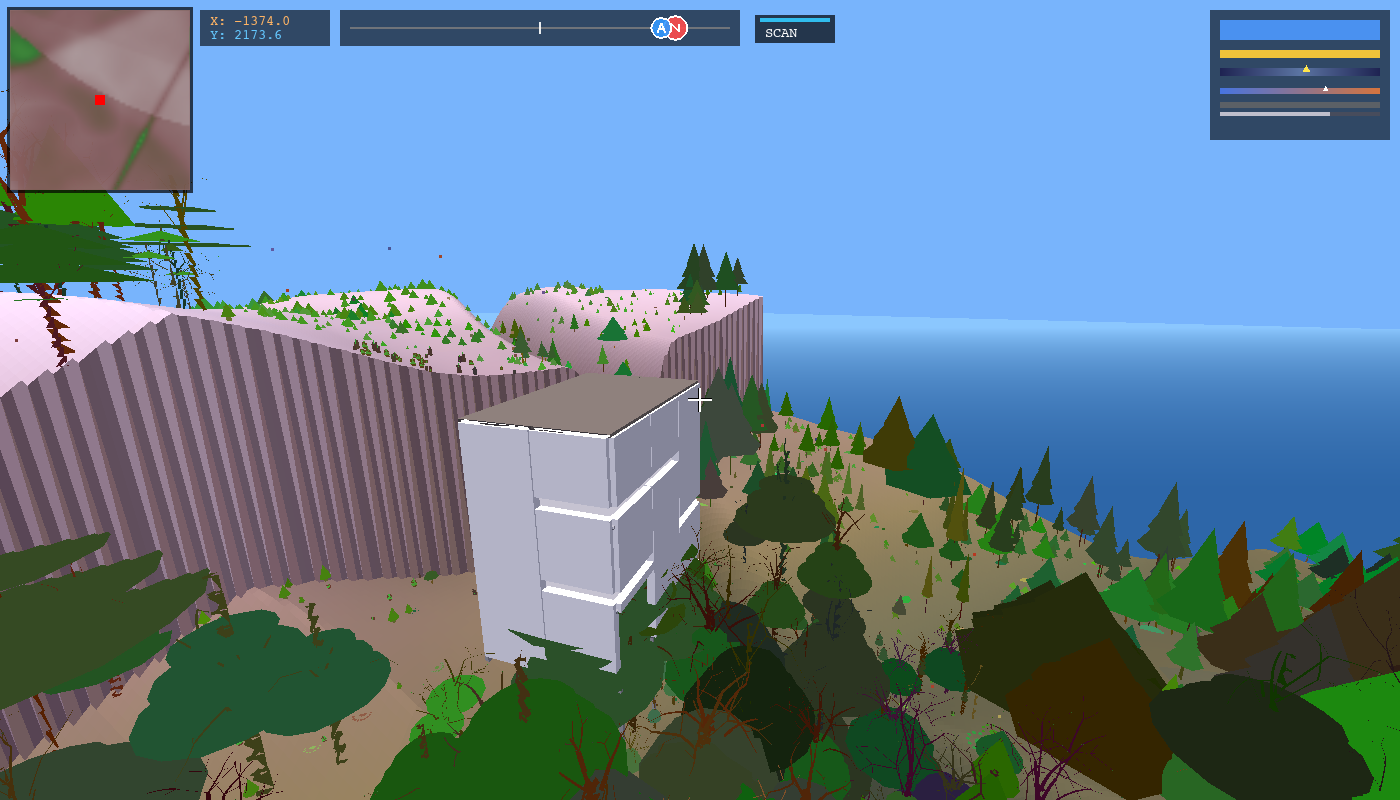Viewport: 1400px width, 800px height.
Task: Click the crosshair at screen center
Action: [x=700, y=400]
